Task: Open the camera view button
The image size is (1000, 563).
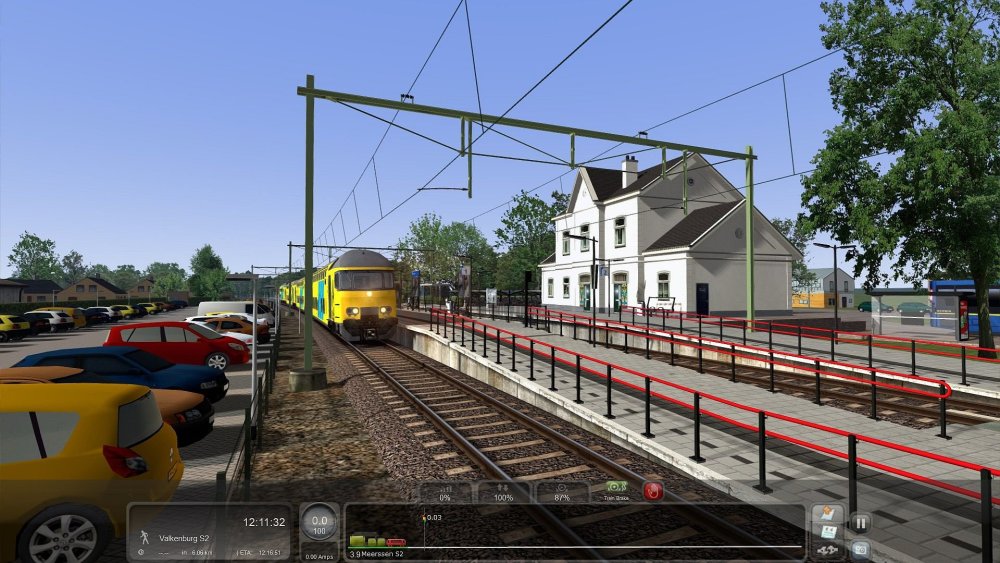Action: point(860,548)
